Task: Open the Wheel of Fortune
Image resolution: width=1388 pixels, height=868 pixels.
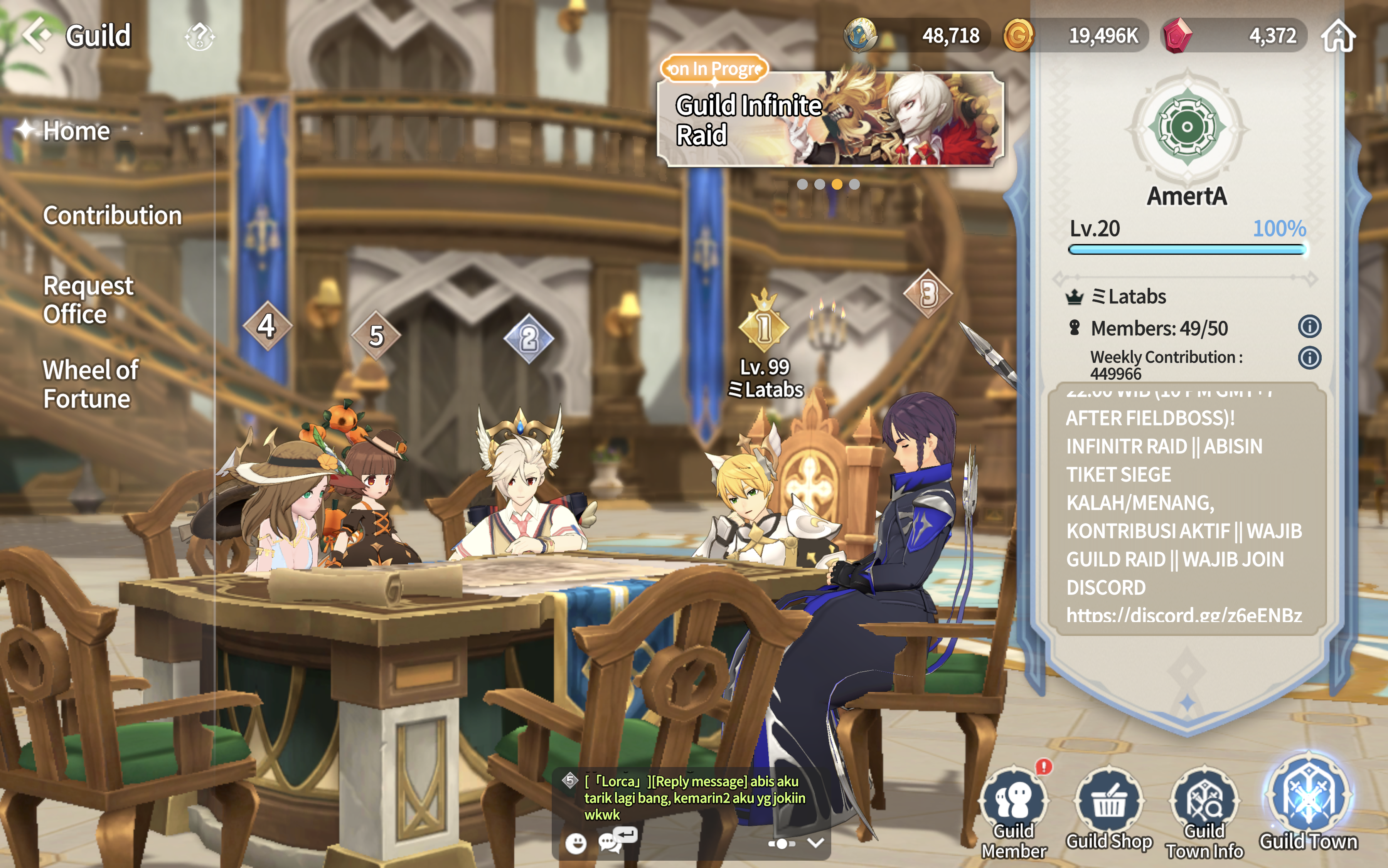Action: pos(90,384)
